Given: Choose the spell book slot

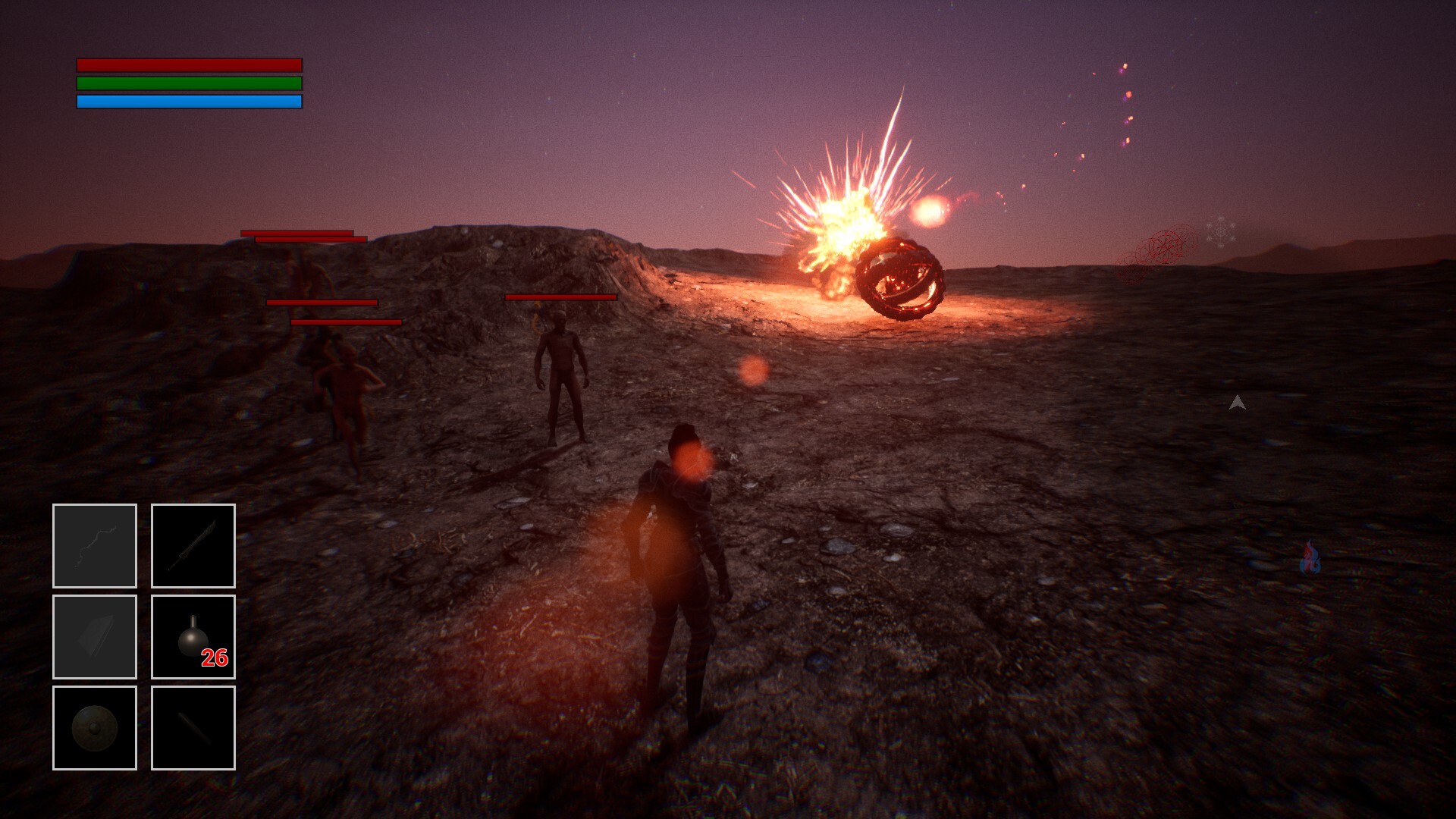Looking at the screenshot, I should pyautogui.click(x=95, y=637).
